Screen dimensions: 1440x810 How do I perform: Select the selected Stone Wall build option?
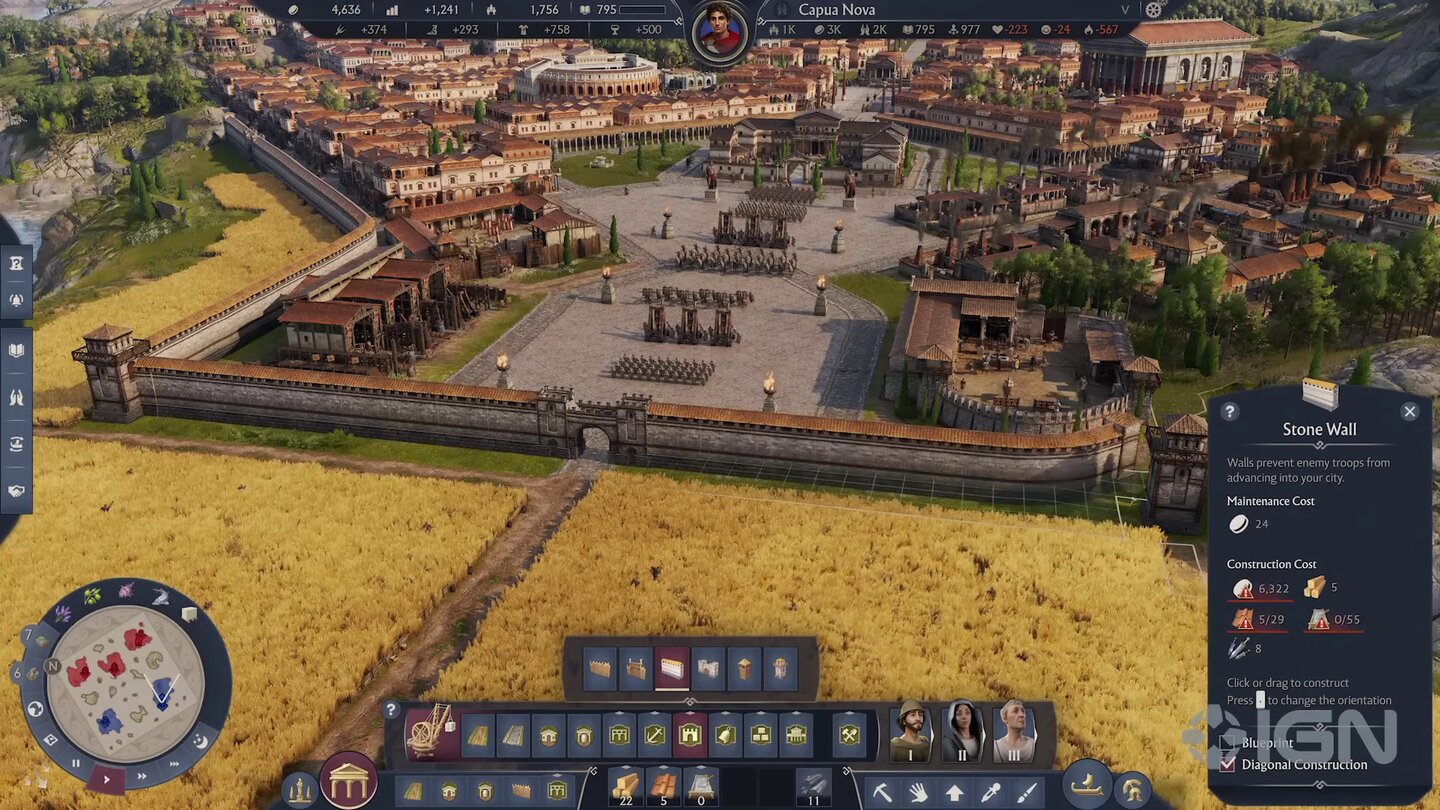pyautogui.click(x=672, y=669)
